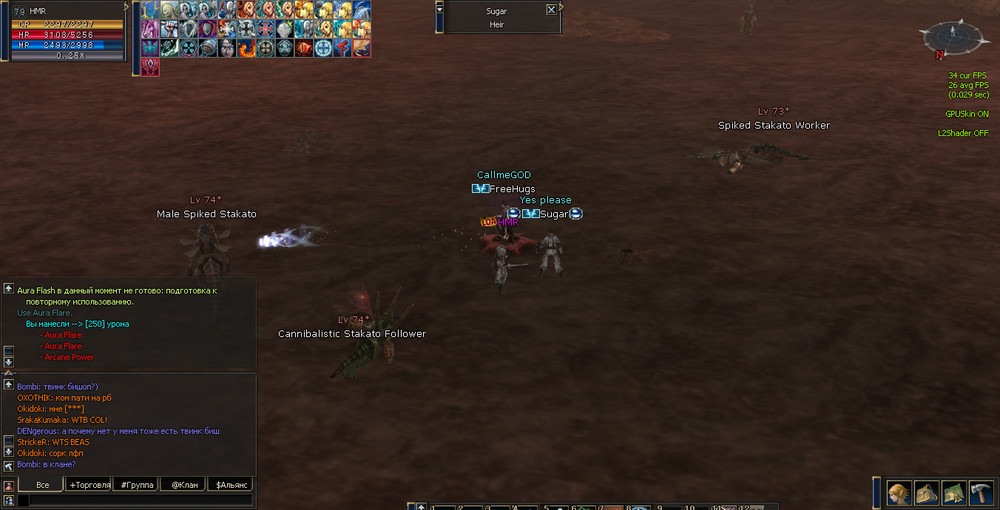The height and width of the screenshot is (510, 1000).
Task: Select the #Группа party chat tab
Action: click(136, 484)
